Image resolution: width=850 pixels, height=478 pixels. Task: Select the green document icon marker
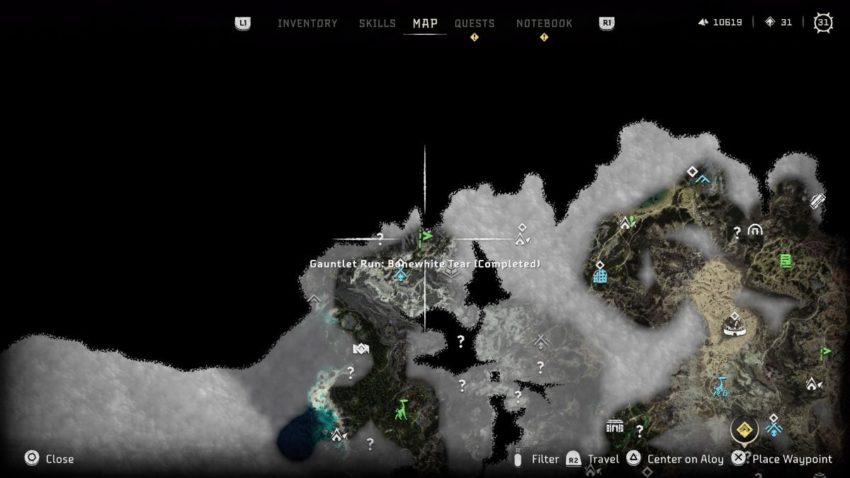786,261
